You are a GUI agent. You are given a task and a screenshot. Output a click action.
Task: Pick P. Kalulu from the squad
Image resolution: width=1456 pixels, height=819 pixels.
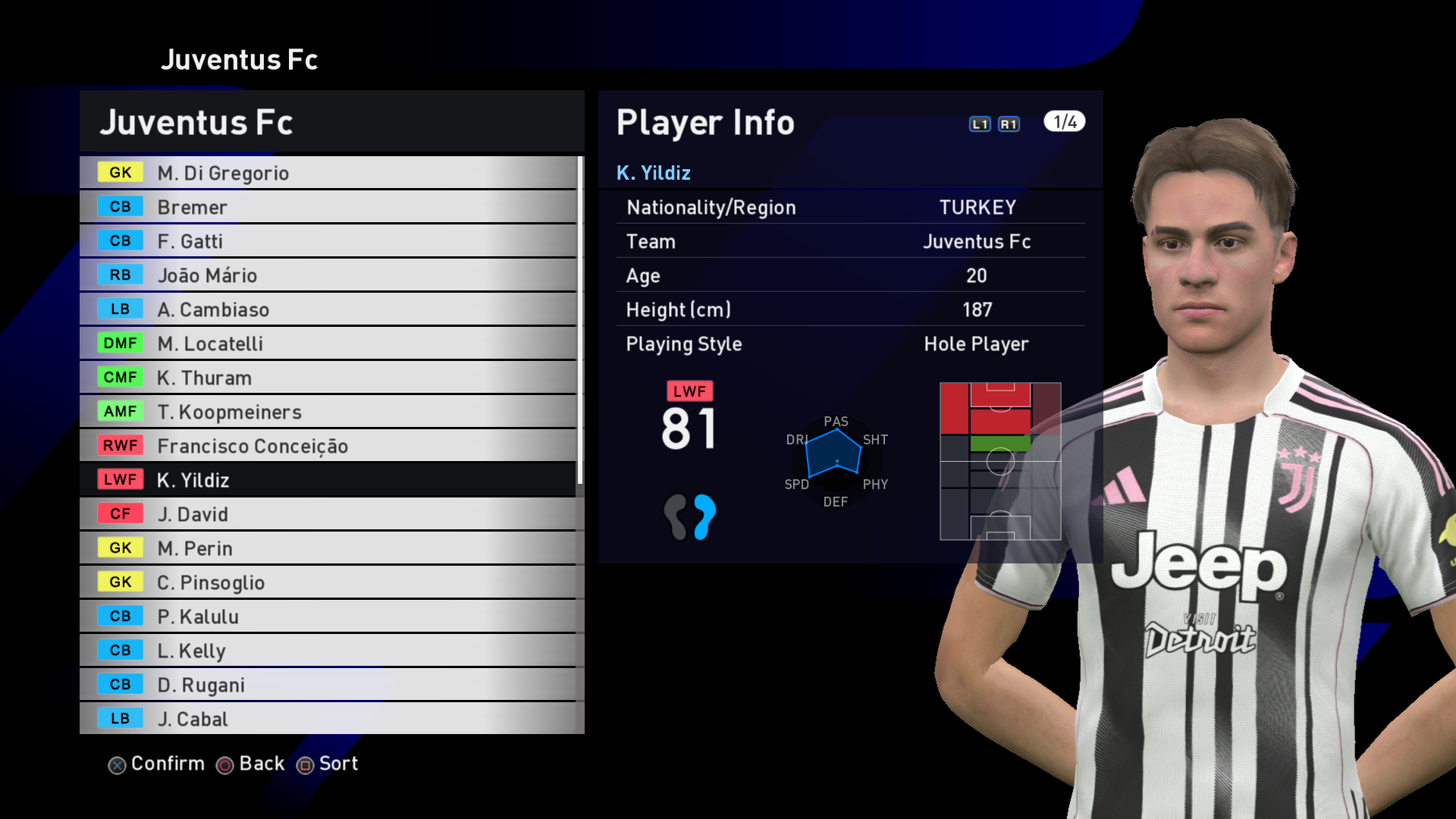click(x=328, y=617)
